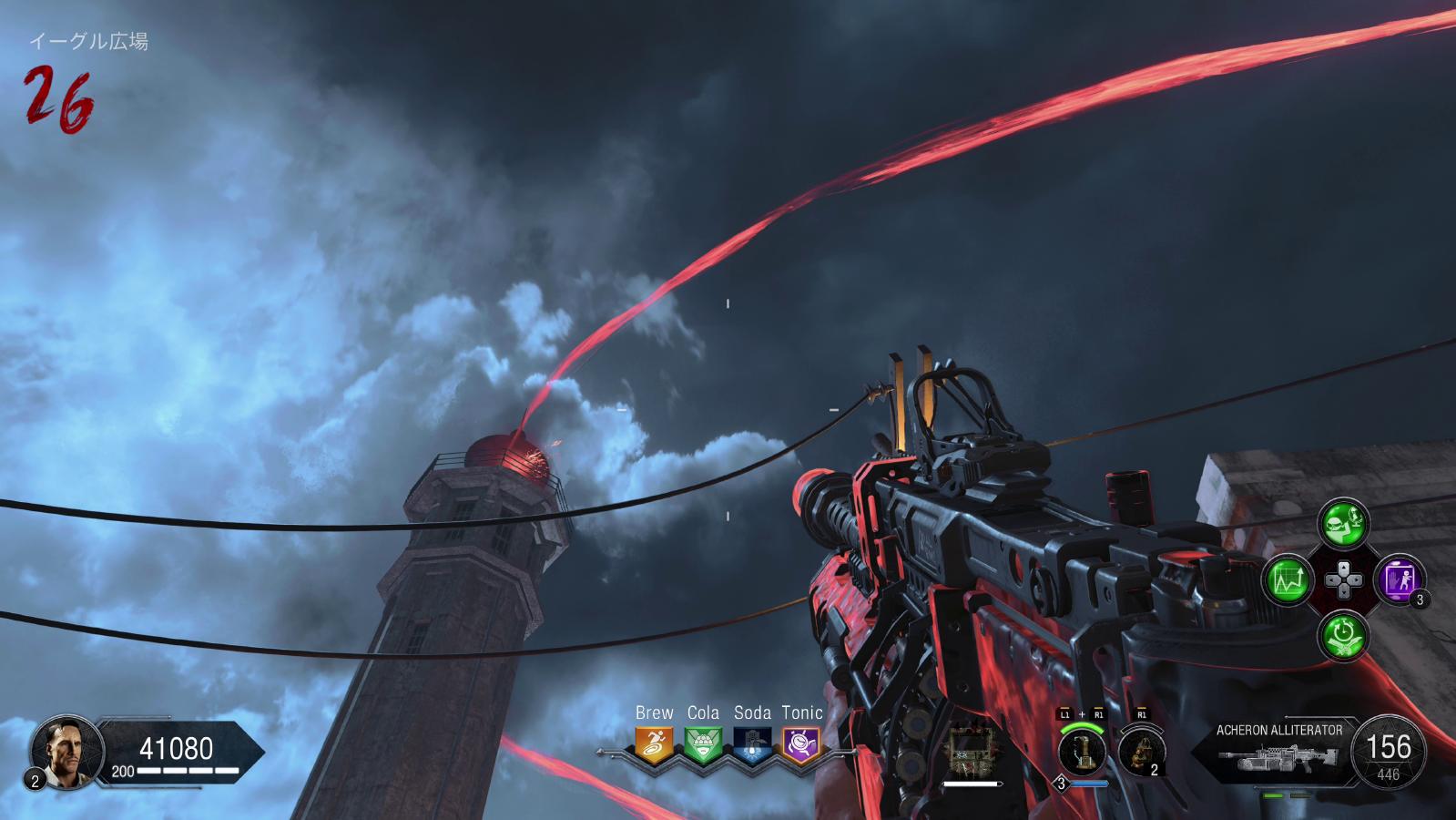Viewport: 1456px width, 820px height.
Task: Select the purple Tonic perk icon
Action: coord(801,744)
